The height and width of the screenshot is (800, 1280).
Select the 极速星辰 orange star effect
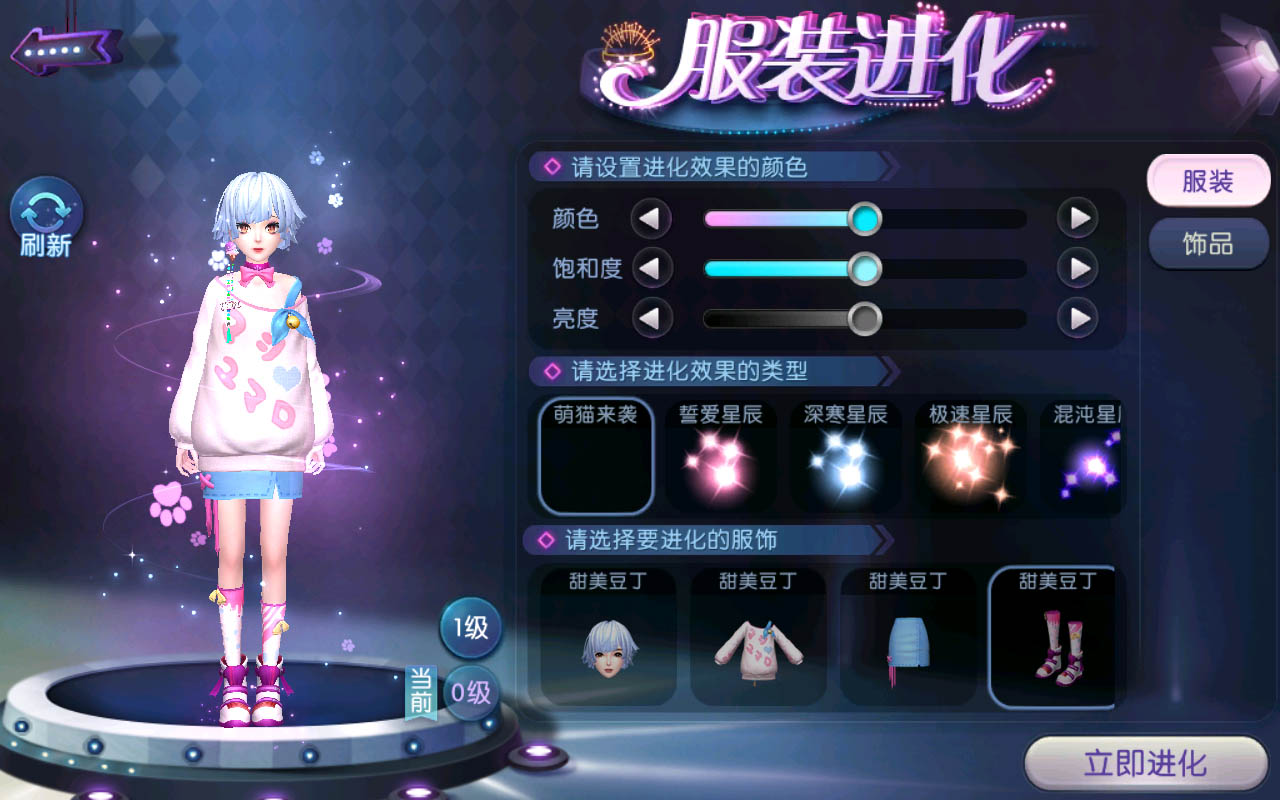[971, 455]
